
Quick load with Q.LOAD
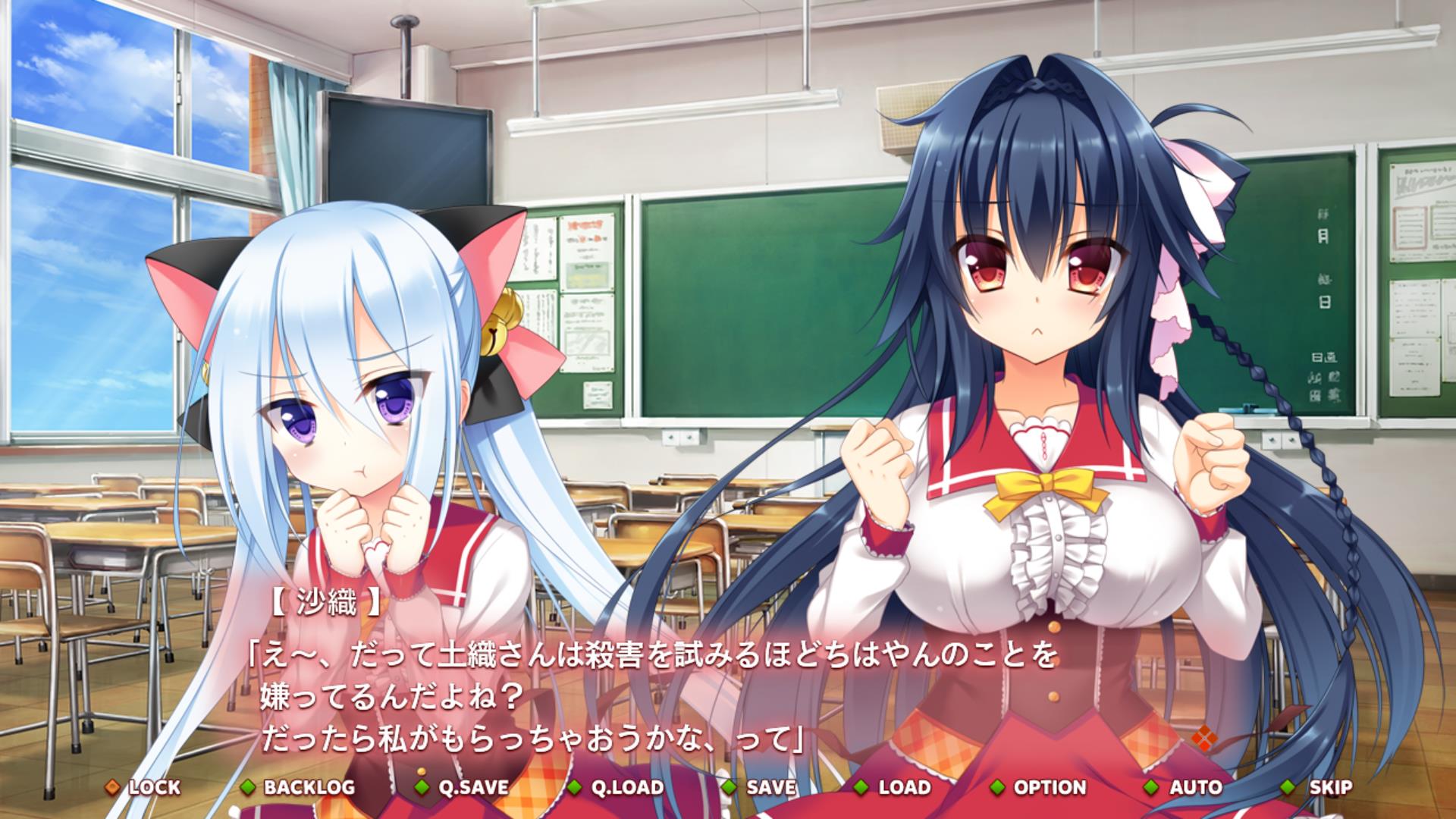[x=617, y=787]
